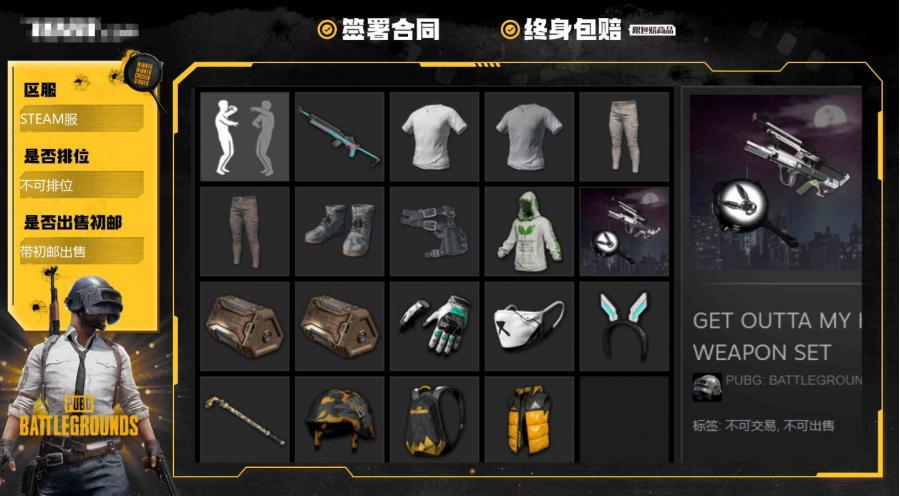Select the crowbar skin slot

pos(245,420)
